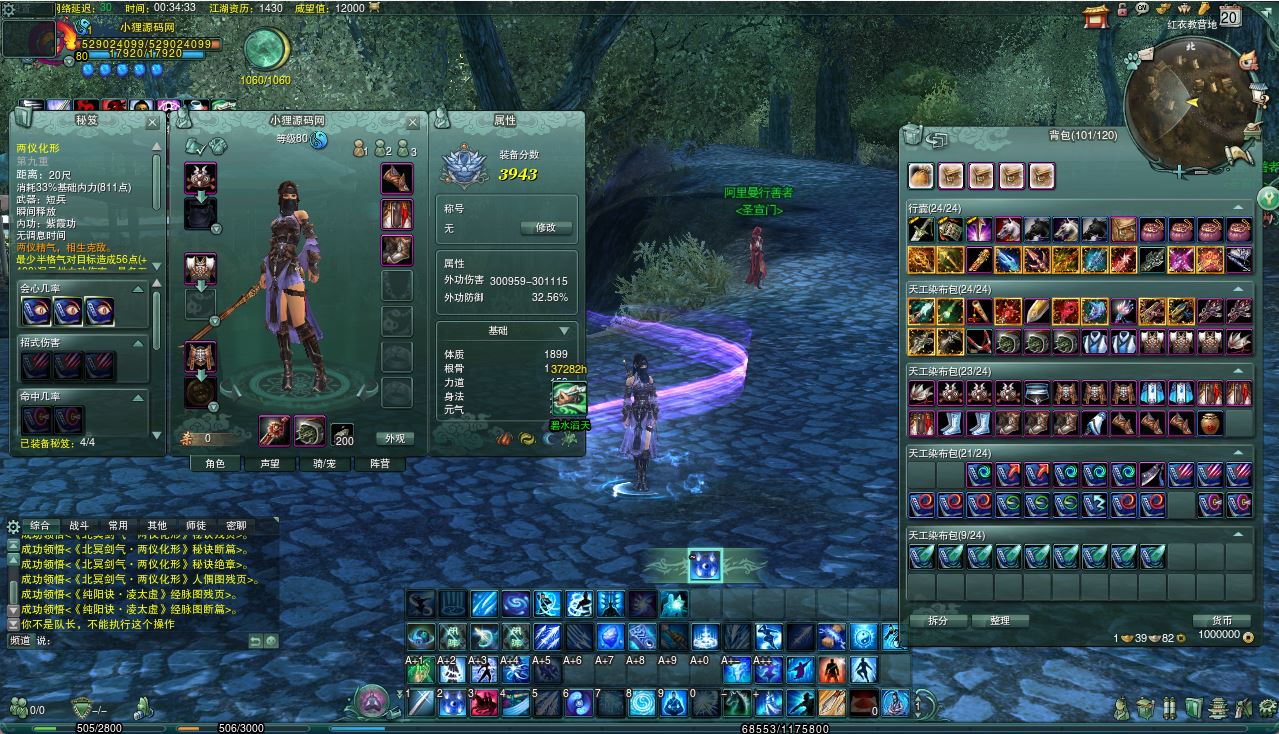Click the 整理 sort bag button

click(x=1000, y=620)
